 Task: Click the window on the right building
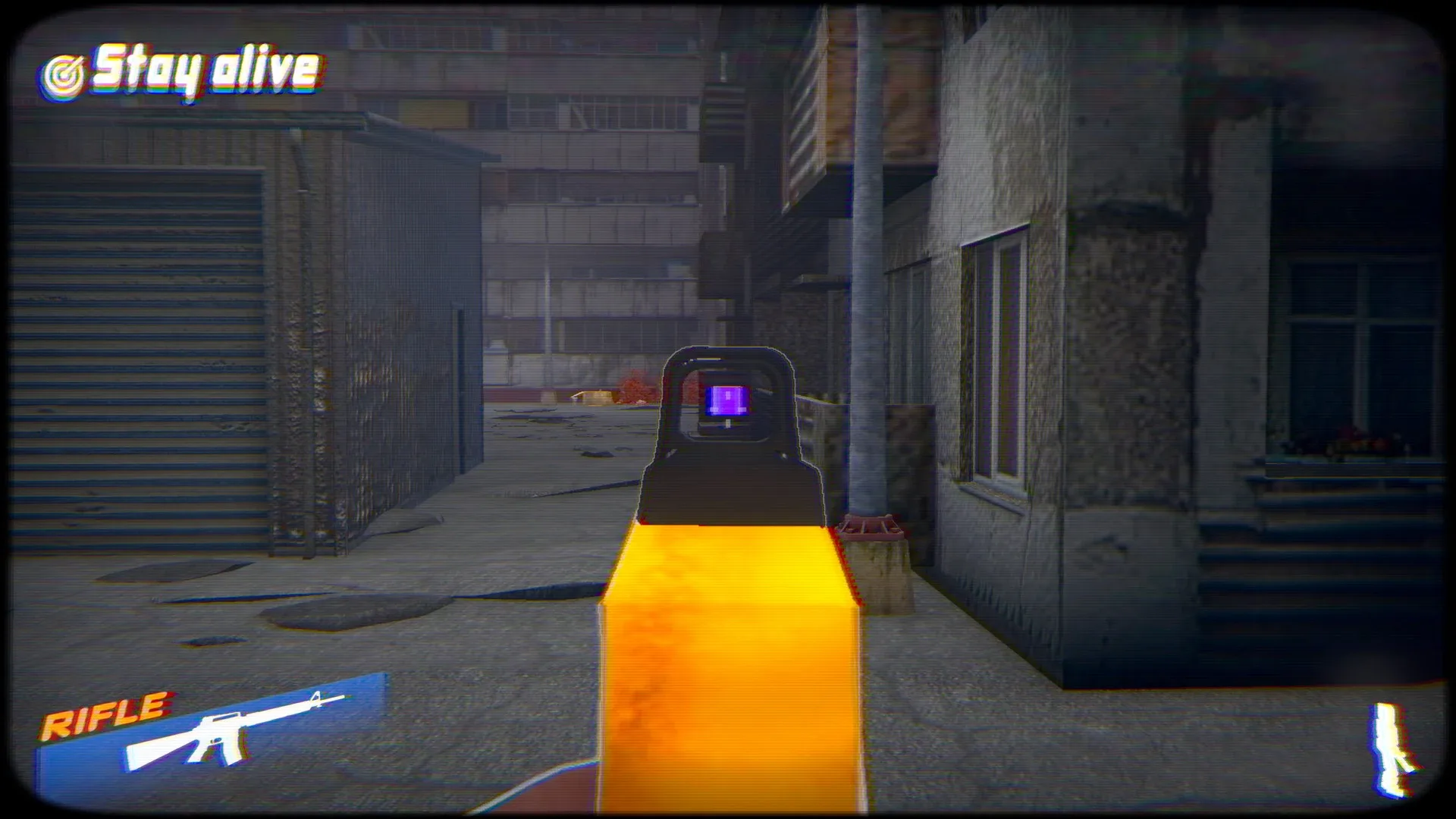(x=997, y=356)
